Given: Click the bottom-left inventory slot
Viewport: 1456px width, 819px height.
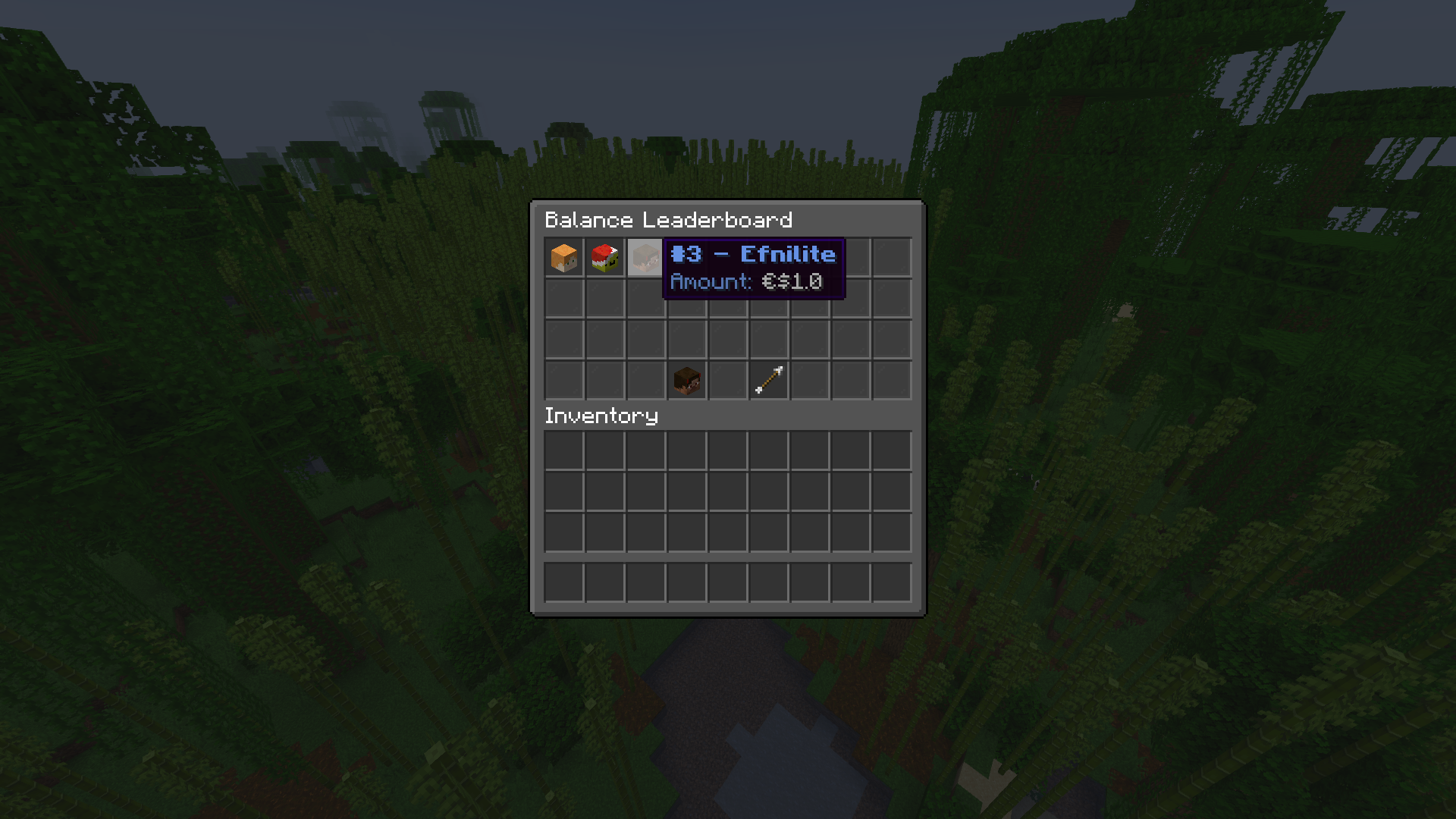Looking at the screenshot, I should [563, 533].
